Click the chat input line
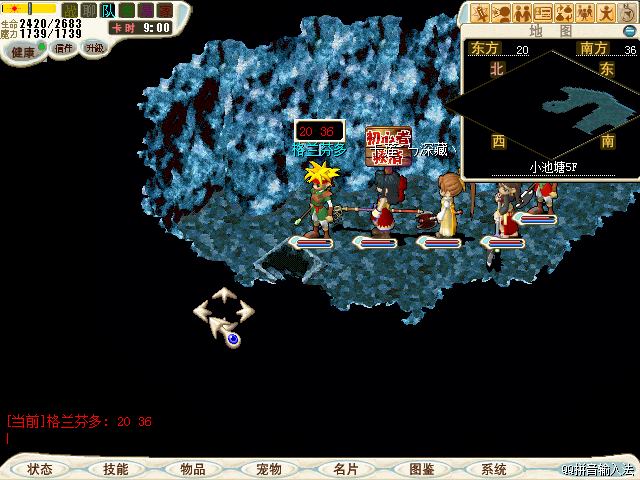The width and height of the screenshot is (640, 480). point(200,438)
